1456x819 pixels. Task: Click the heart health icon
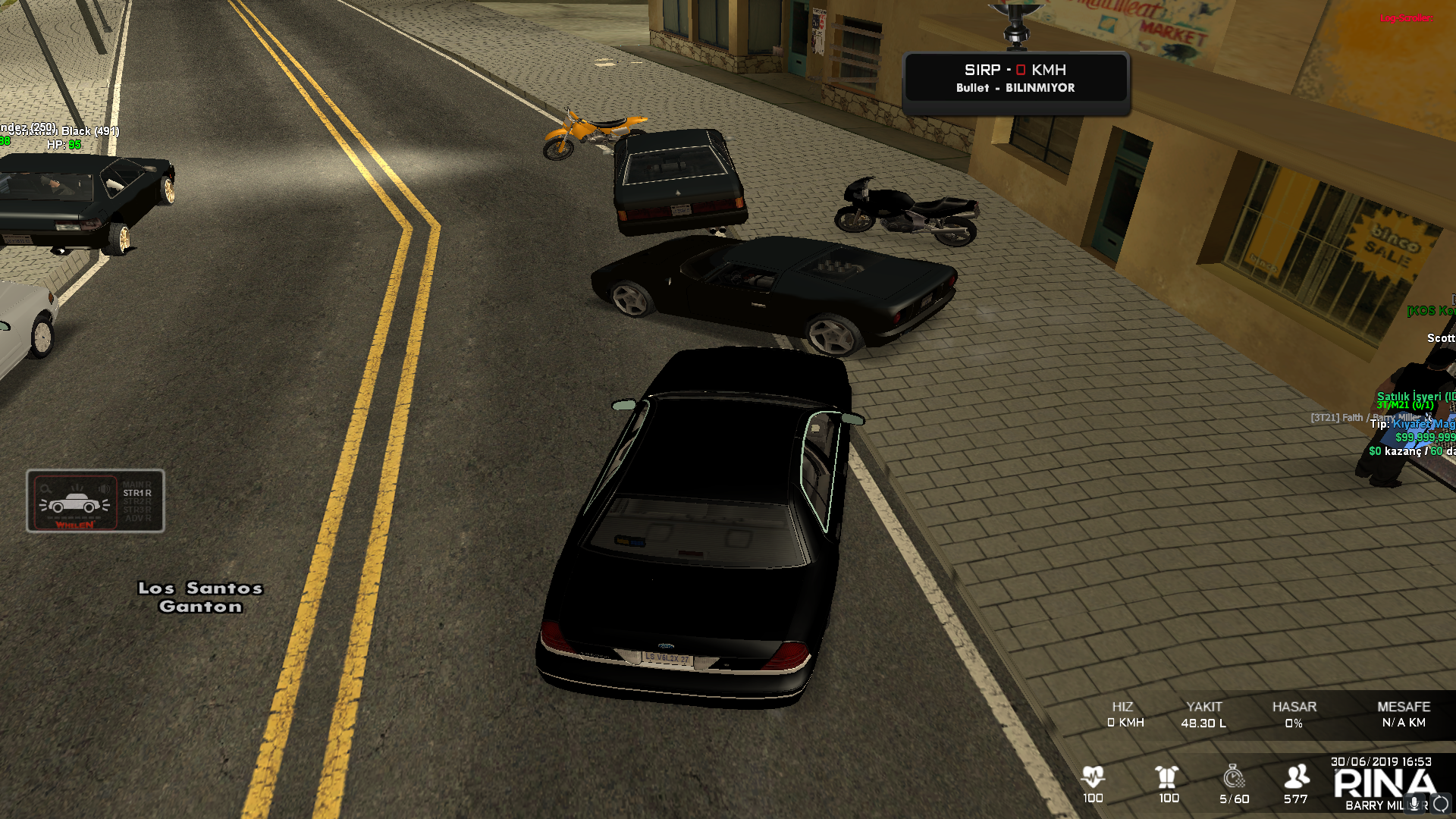click(1093, 776)
